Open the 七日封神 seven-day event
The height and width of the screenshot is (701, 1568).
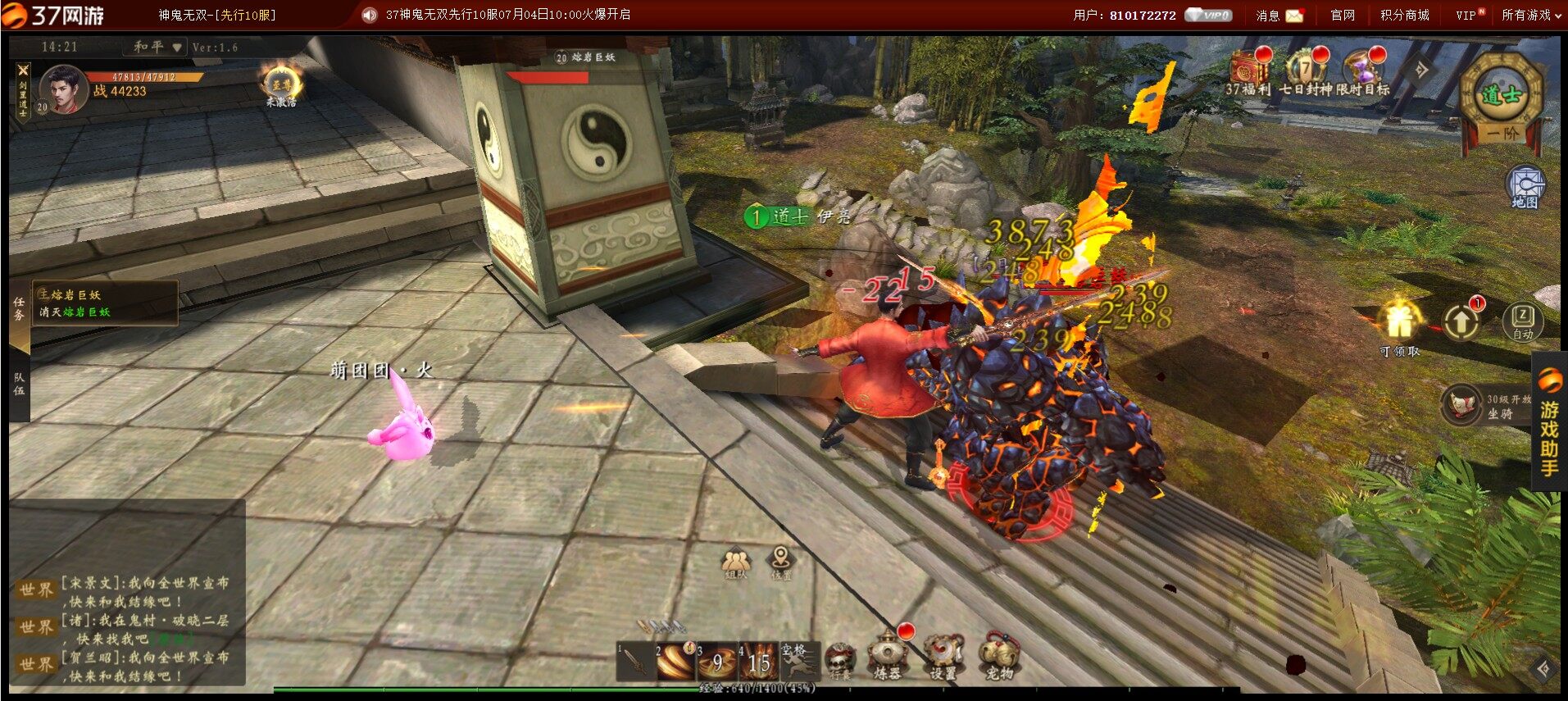click(1304, 69)
